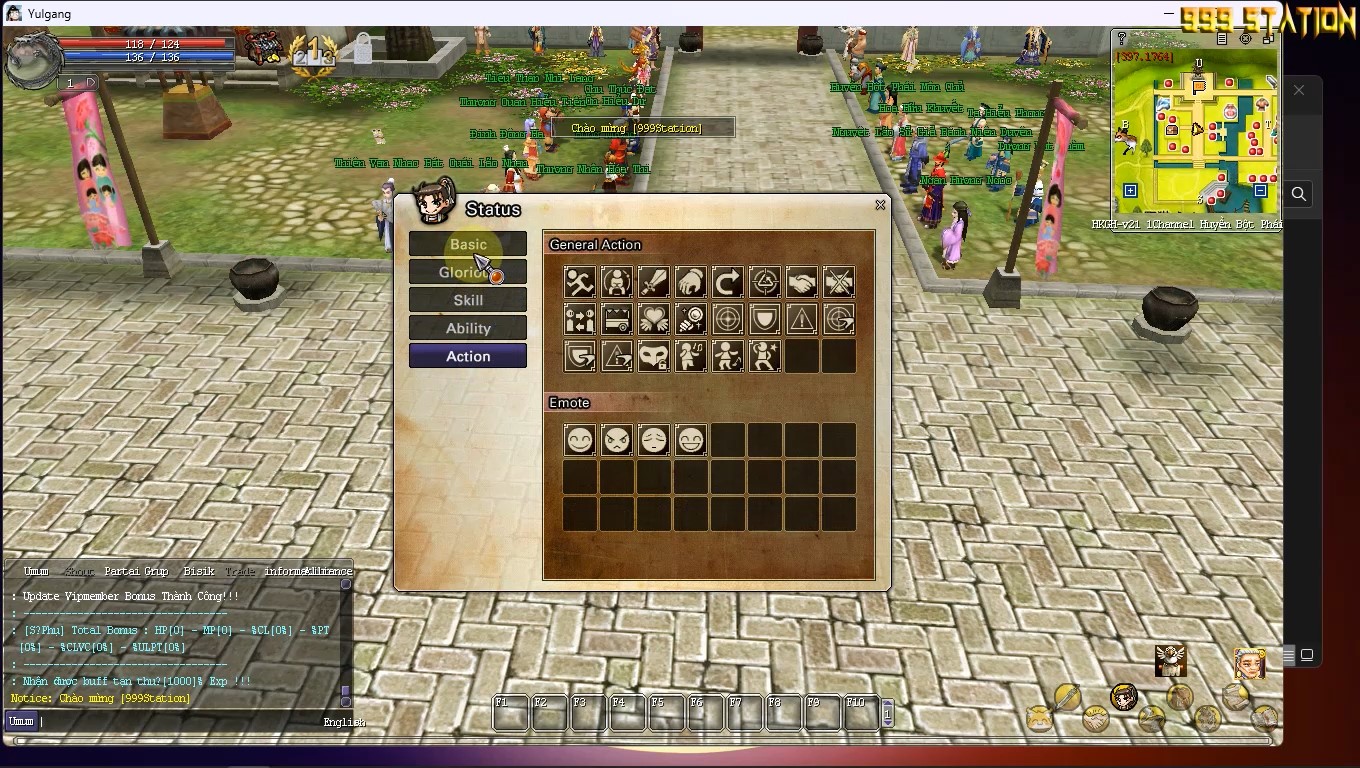Open the vendor cart stall action
Viewport: 1360px width, 768px height.
pos(617,319)
